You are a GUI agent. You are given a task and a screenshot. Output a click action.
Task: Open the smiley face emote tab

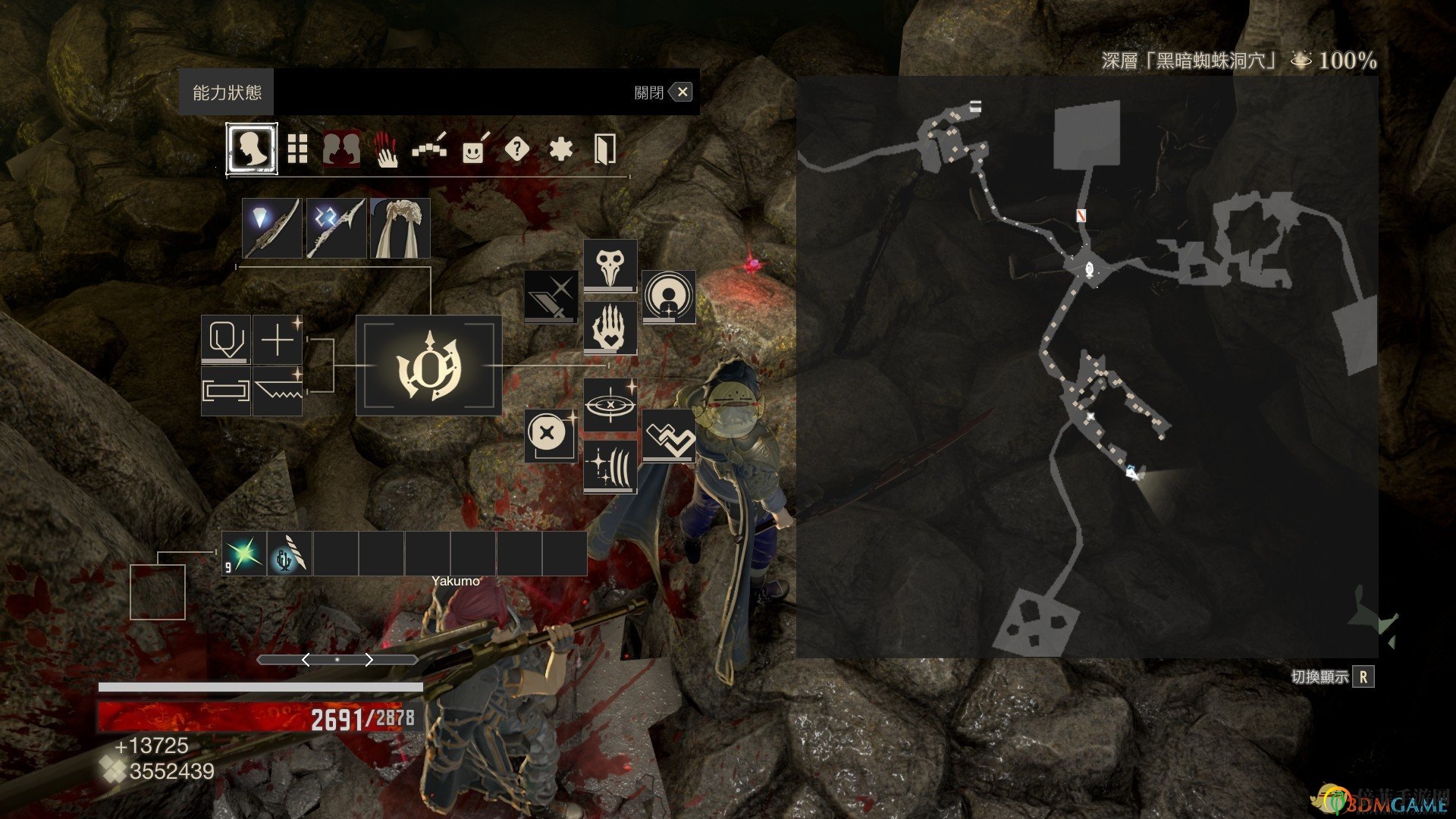(473, 149)
